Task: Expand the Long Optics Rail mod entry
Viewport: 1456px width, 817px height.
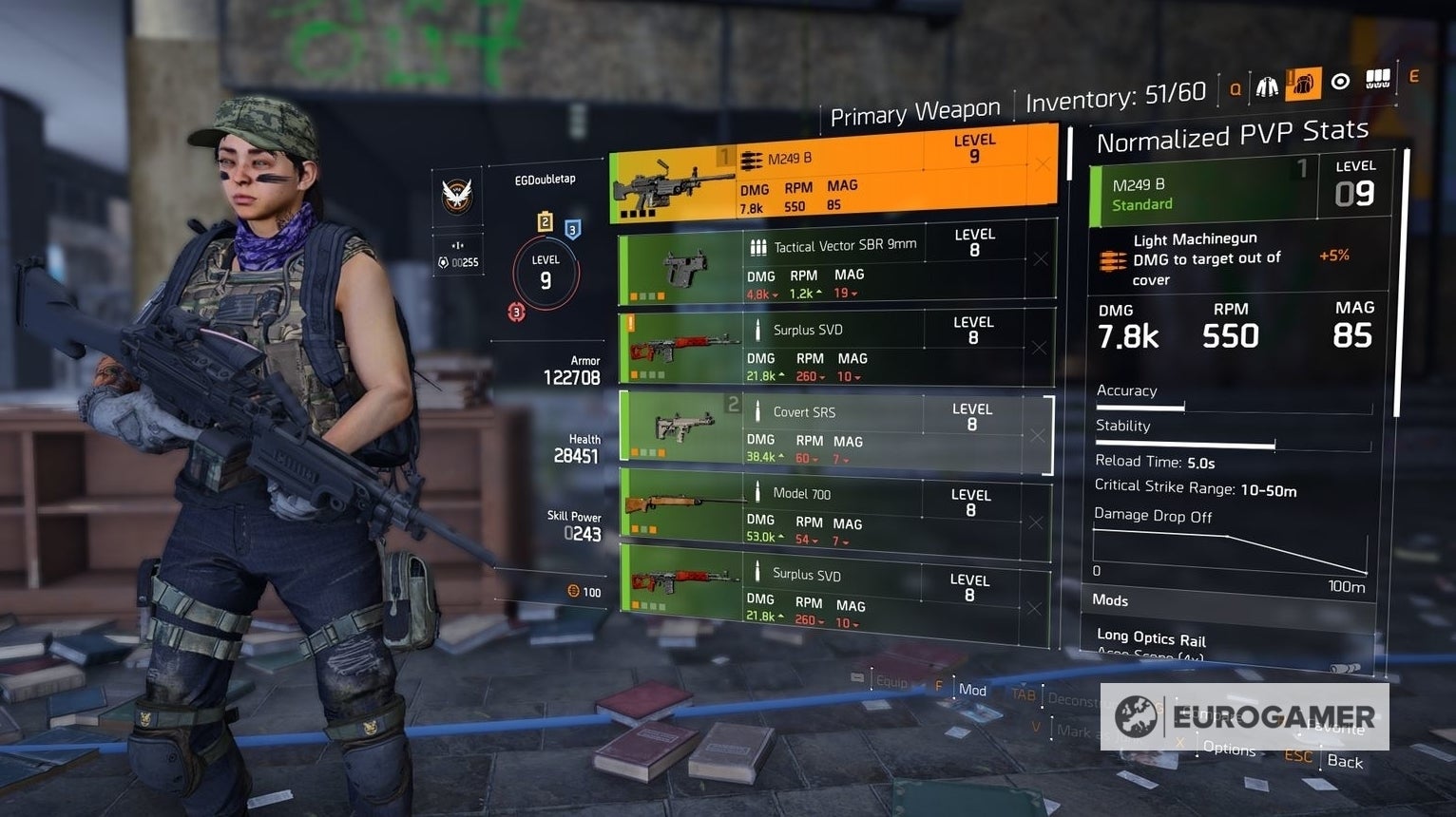Action: coord(1152,638)
